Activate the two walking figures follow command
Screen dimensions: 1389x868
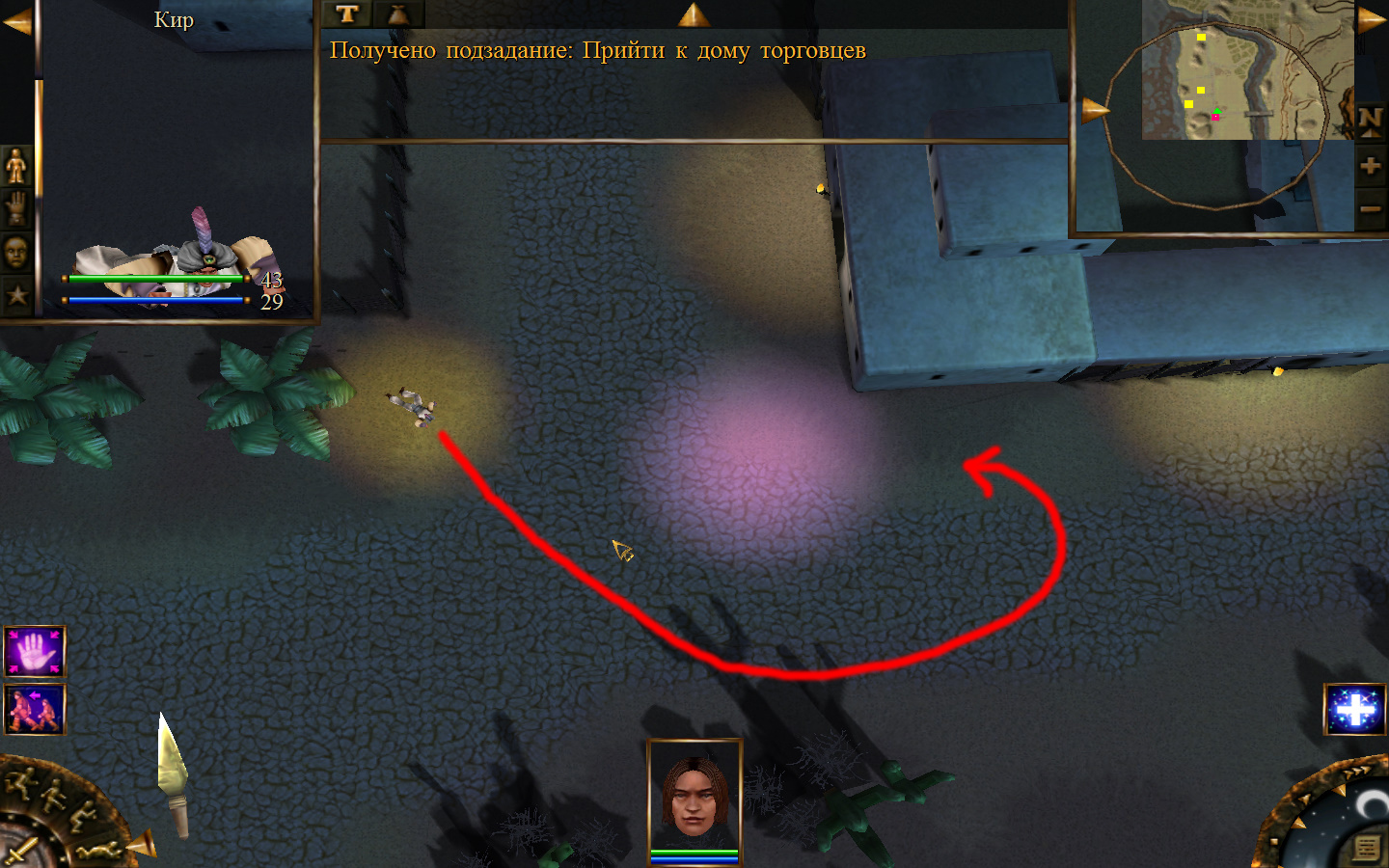pyautogui.click(x=35, y=710)
